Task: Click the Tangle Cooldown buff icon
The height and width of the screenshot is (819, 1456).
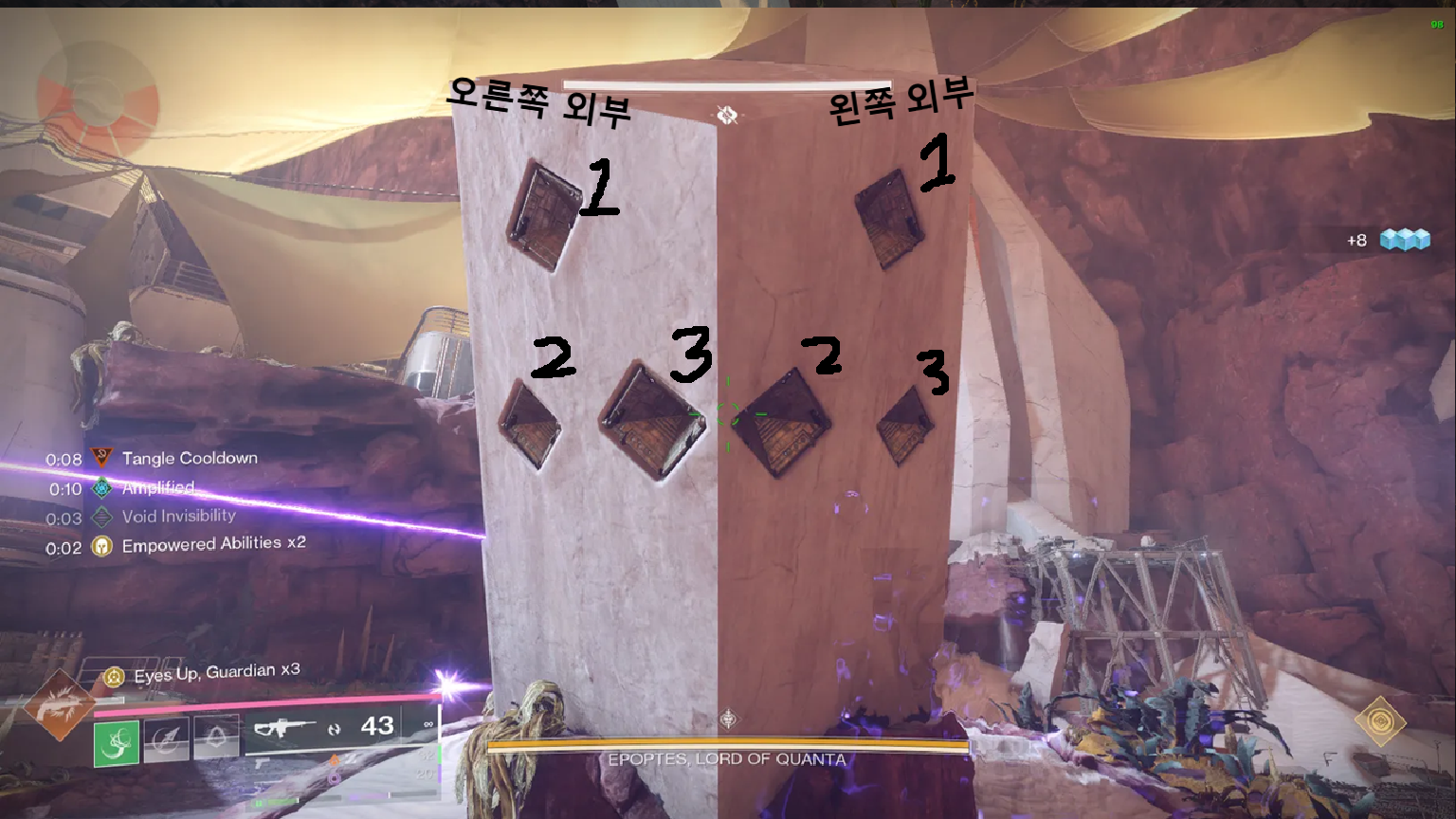Action: [x=101, y=459]
